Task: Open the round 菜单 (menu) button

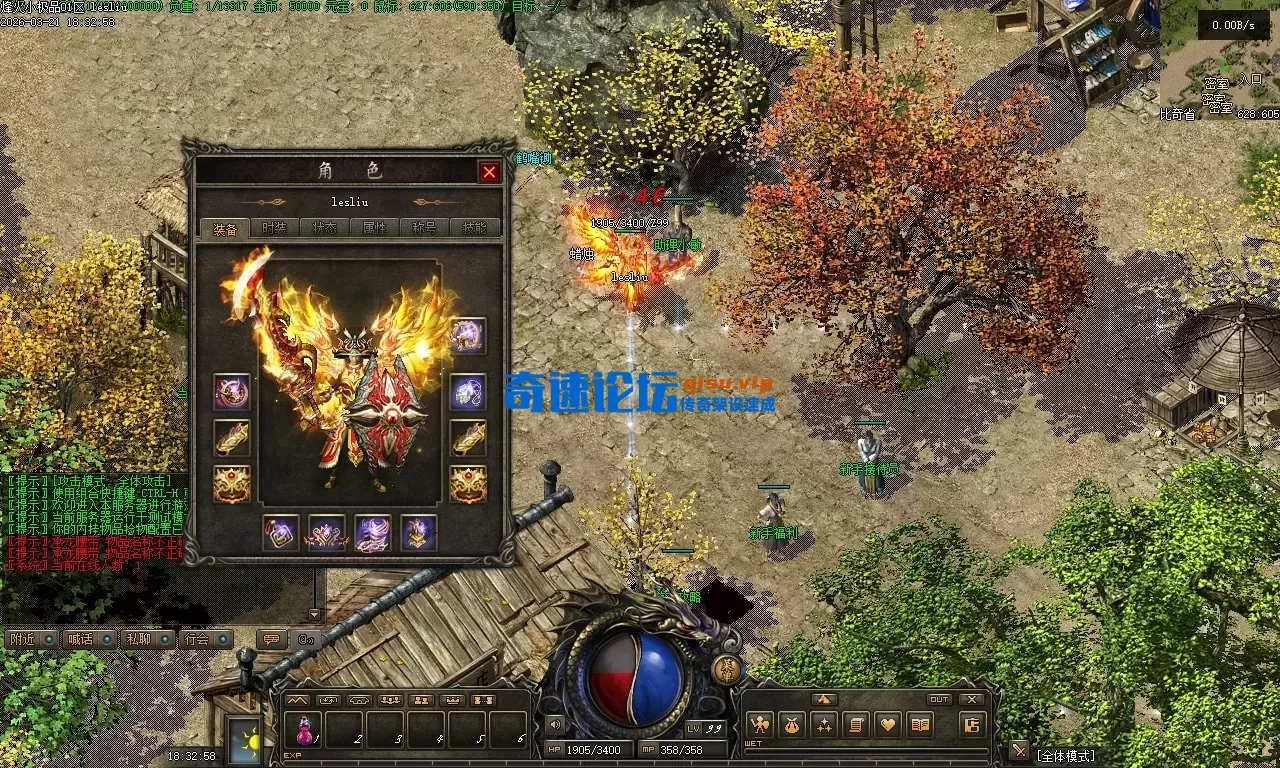Action: tap(728, 669)
